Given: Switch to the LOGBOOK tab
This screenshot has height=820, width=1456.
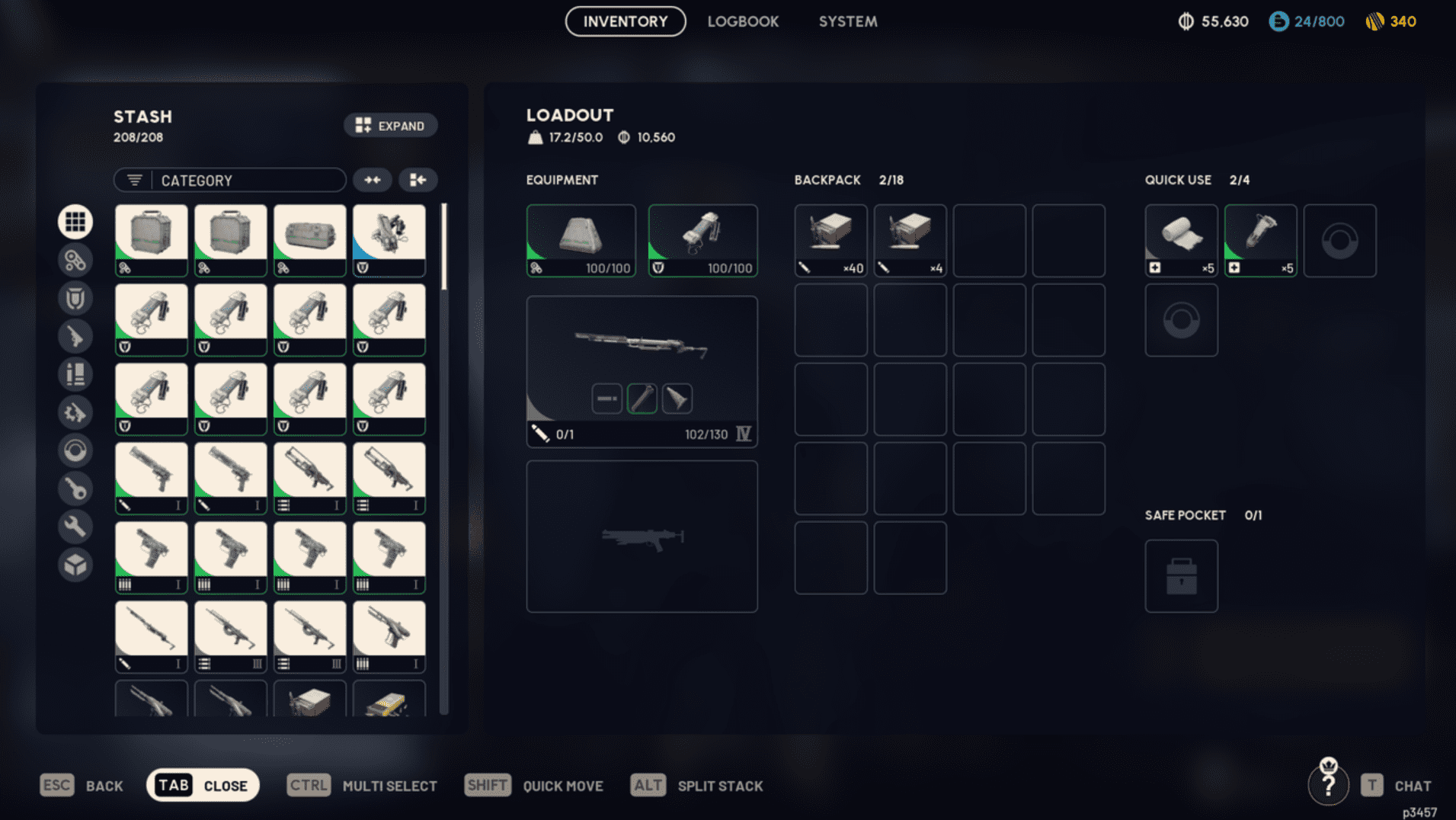Looking at the screenshot, I should pos(743,21).
